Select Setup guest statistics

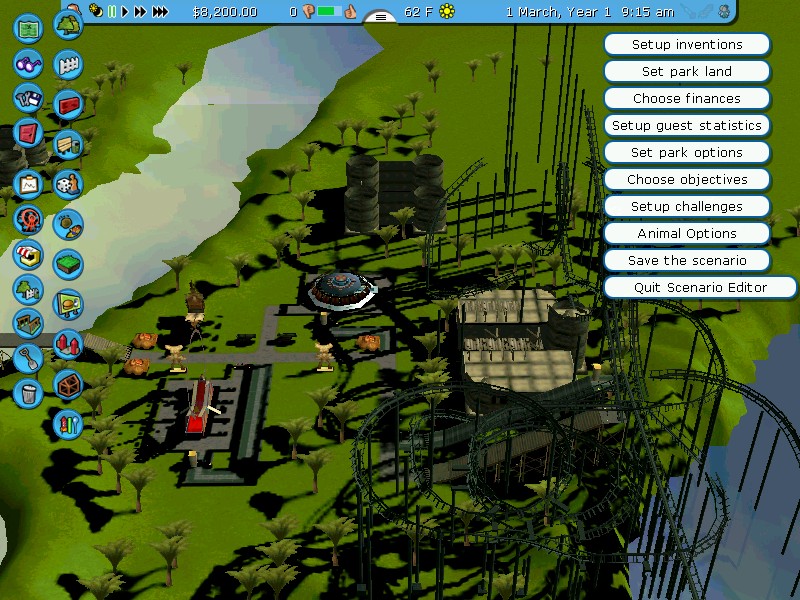(687, 126)
